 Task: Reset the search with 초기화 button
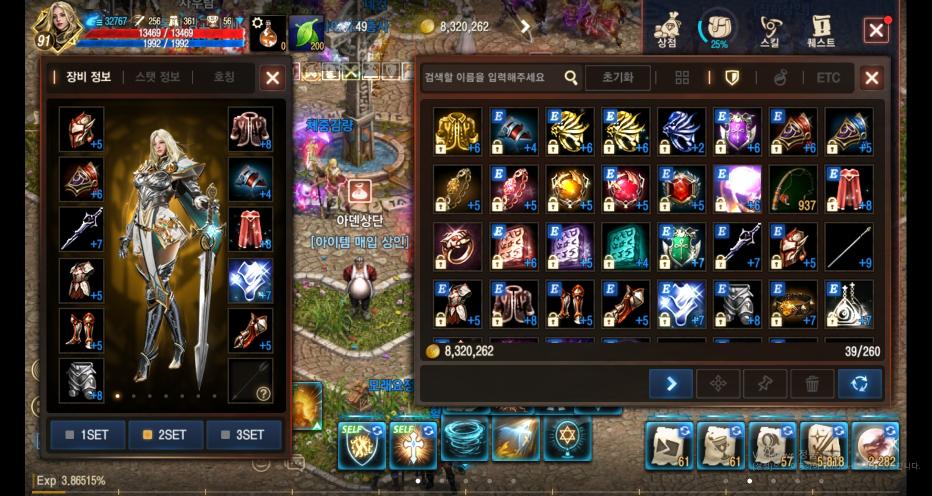[617, 78]
